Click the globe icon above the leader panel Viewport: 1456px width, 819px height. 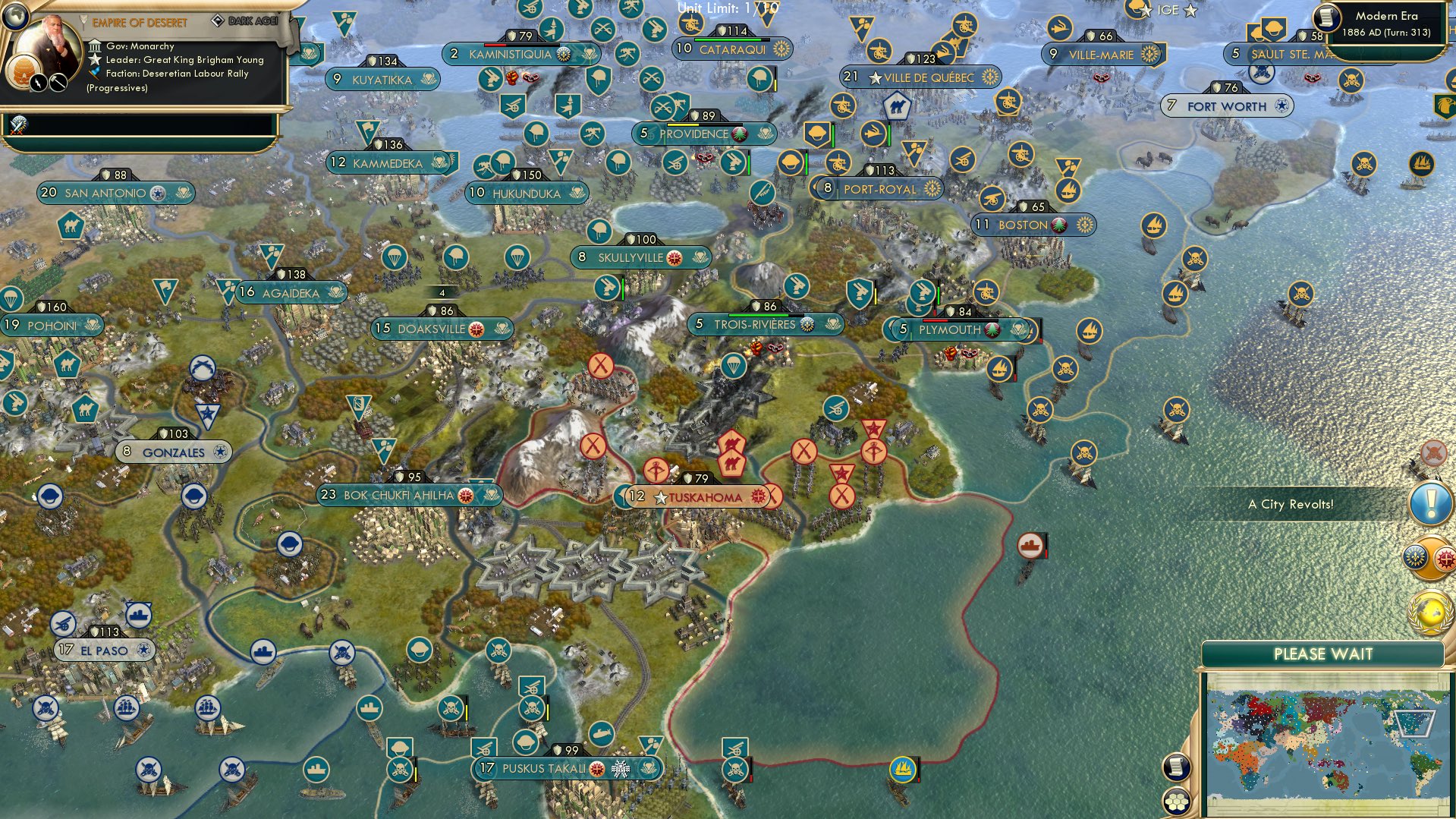[15, 16]
